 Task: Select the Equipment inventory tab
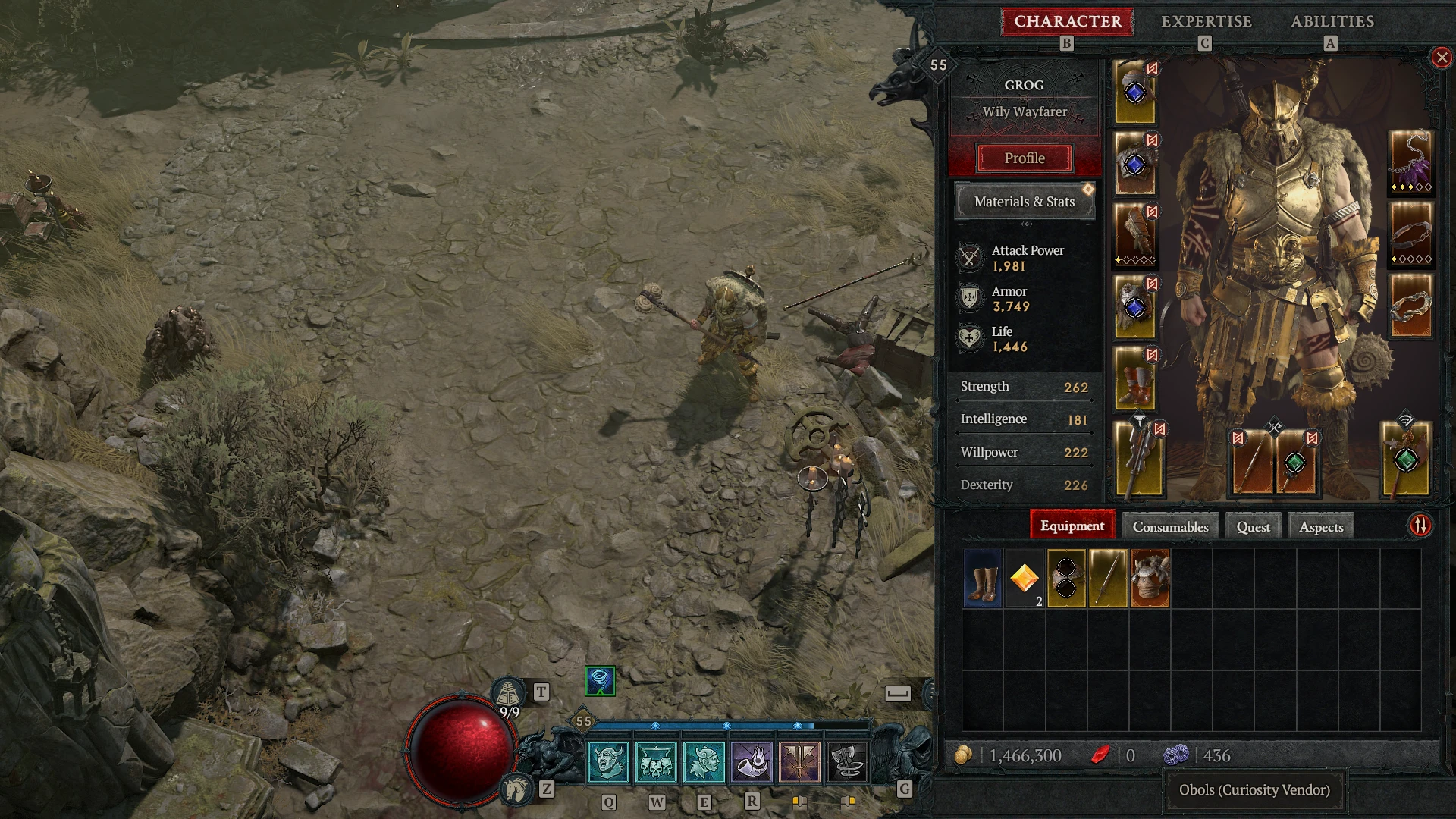[1072, 526]
